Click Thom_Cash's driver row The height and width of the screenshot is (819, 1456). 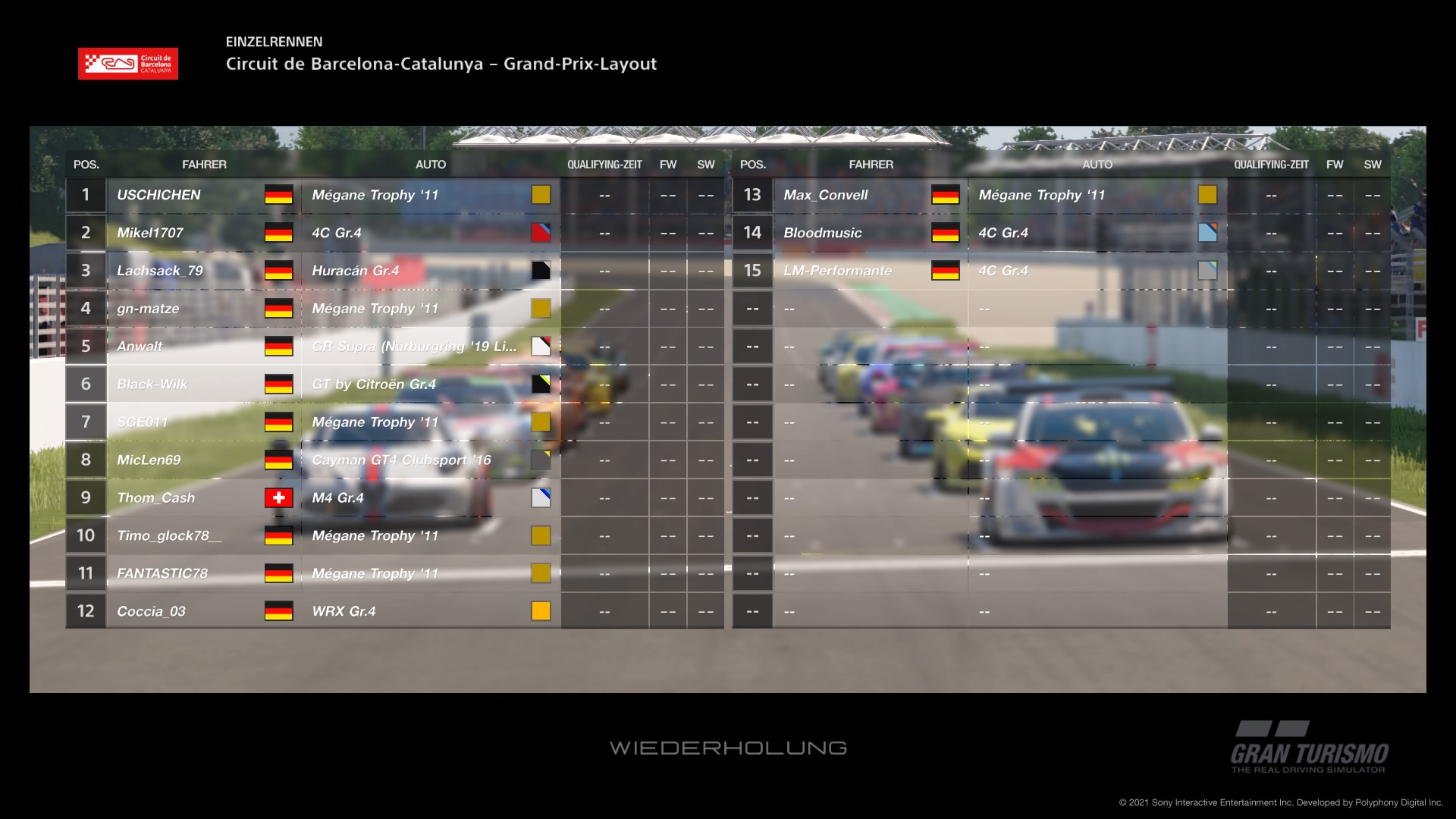pyautogui.click(x=155, y=498)
